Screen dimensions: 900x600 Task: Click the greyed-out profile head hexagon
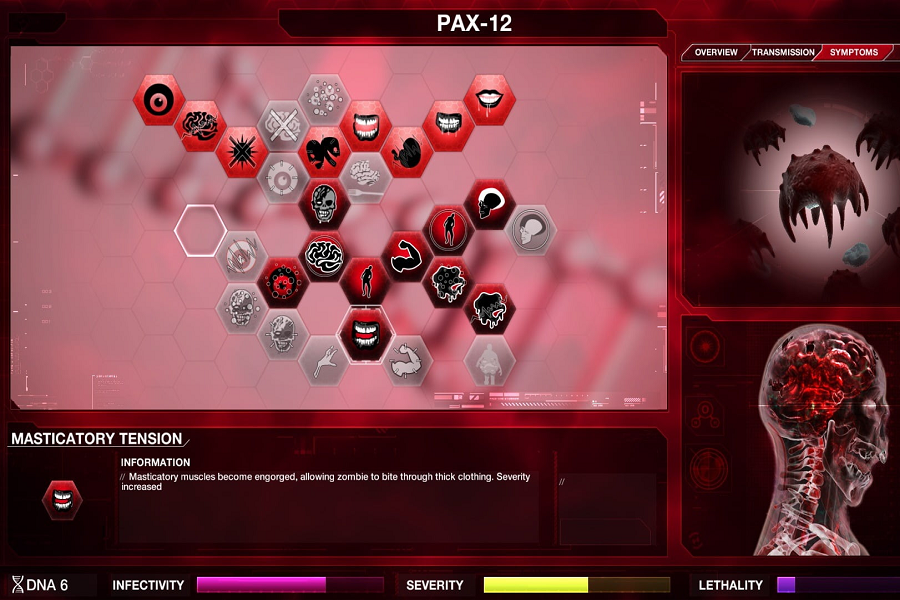(x=530, y=229)
